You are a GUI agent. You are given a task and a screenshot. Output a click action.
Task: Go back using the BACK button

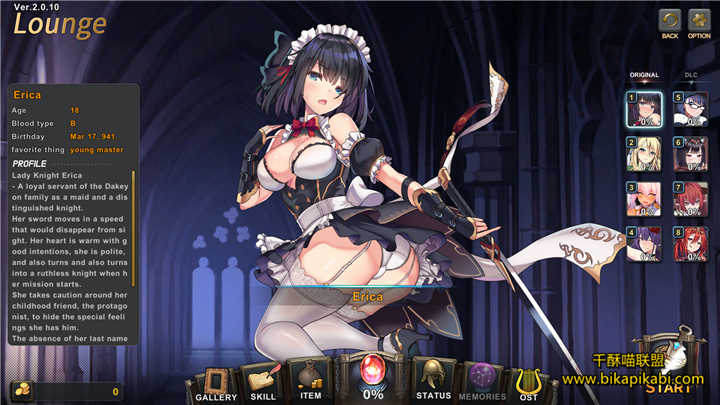click(x=670, y=20)
